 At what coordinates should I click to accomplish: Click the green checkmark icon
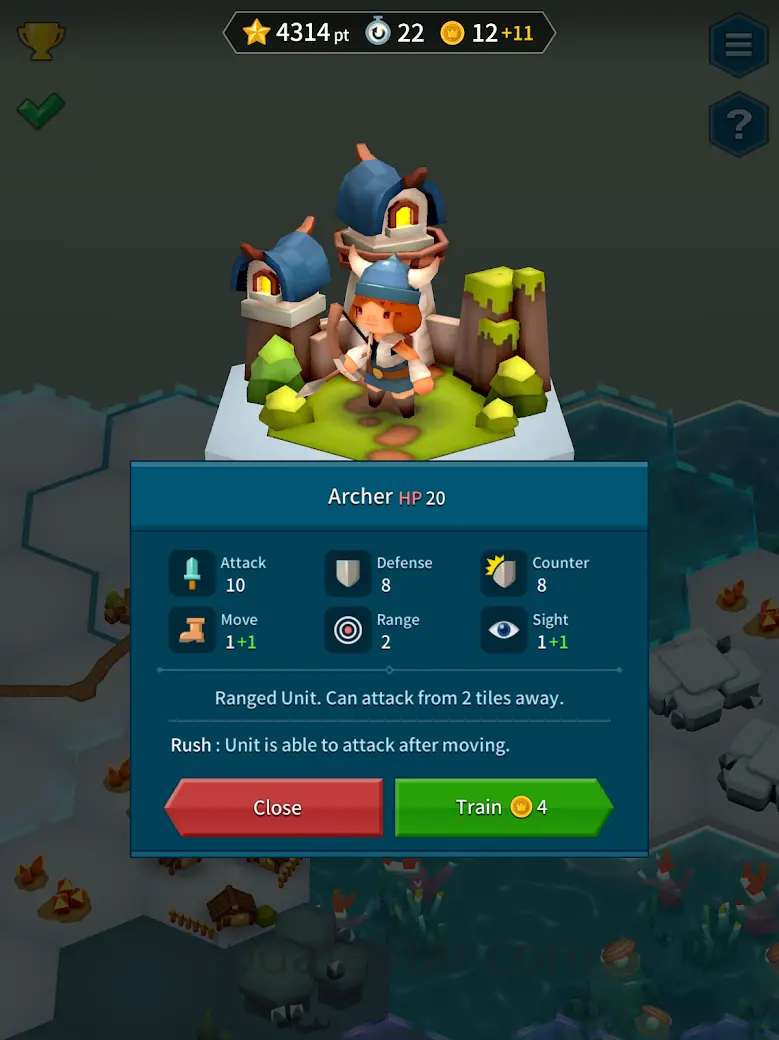pyautogui.click(x=41, y=110)
